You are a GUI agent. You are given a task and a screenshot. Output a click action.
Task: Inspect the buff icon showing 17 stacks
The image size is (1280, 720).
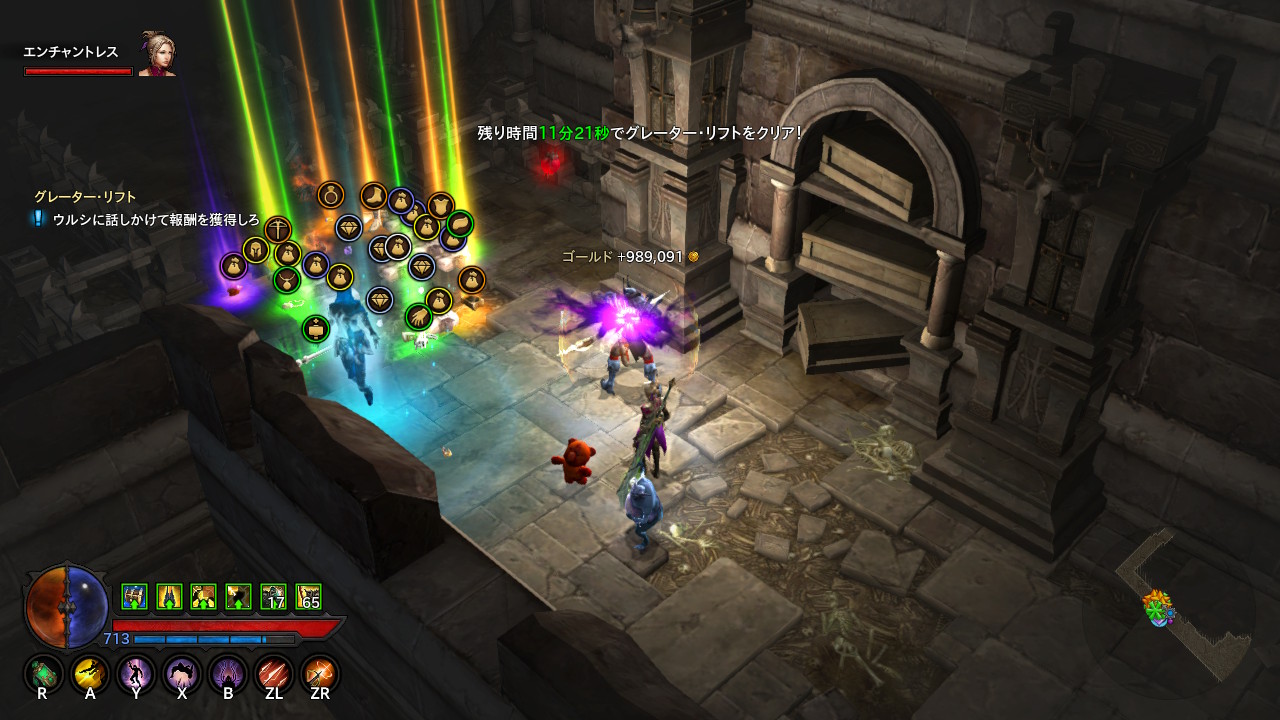click(x=274, y=597)
